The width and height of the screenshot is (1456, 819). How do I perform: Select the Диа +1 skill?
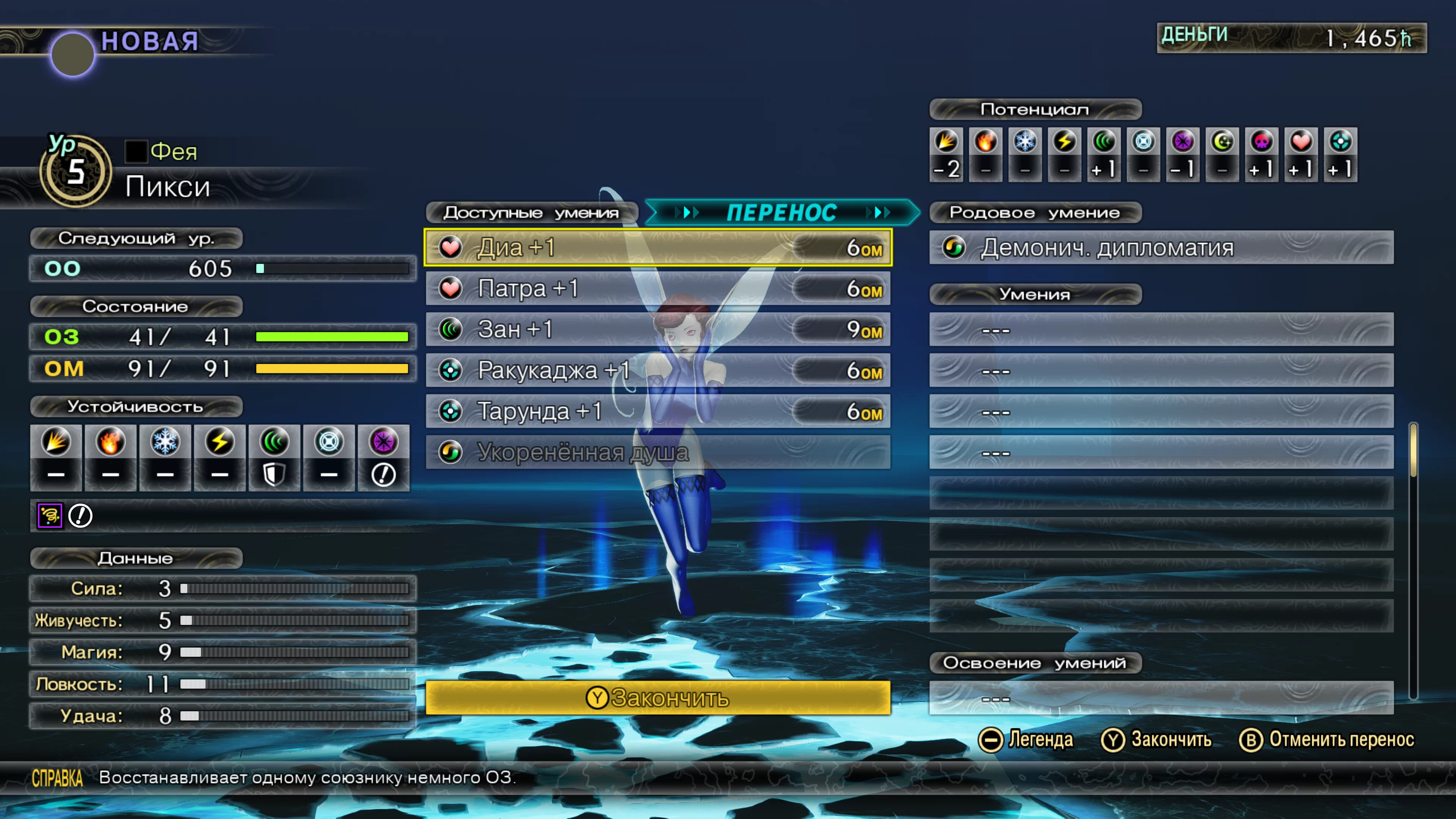(657, 248)
